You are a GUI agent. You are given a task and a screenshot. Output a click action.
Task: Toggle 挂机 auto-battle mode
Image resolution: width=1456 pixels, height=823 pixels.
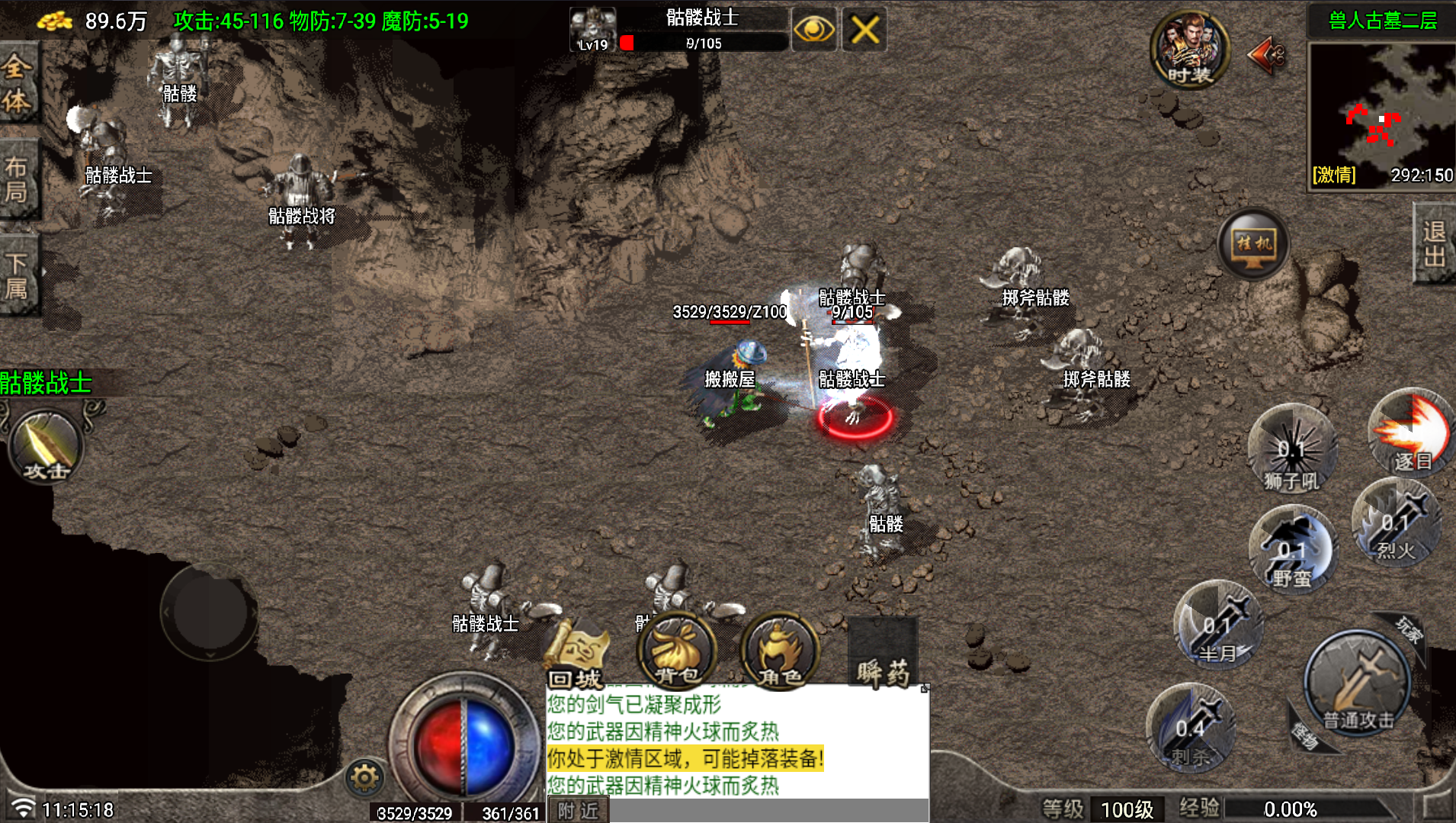pyautogui.click(x=1254, y=244)
